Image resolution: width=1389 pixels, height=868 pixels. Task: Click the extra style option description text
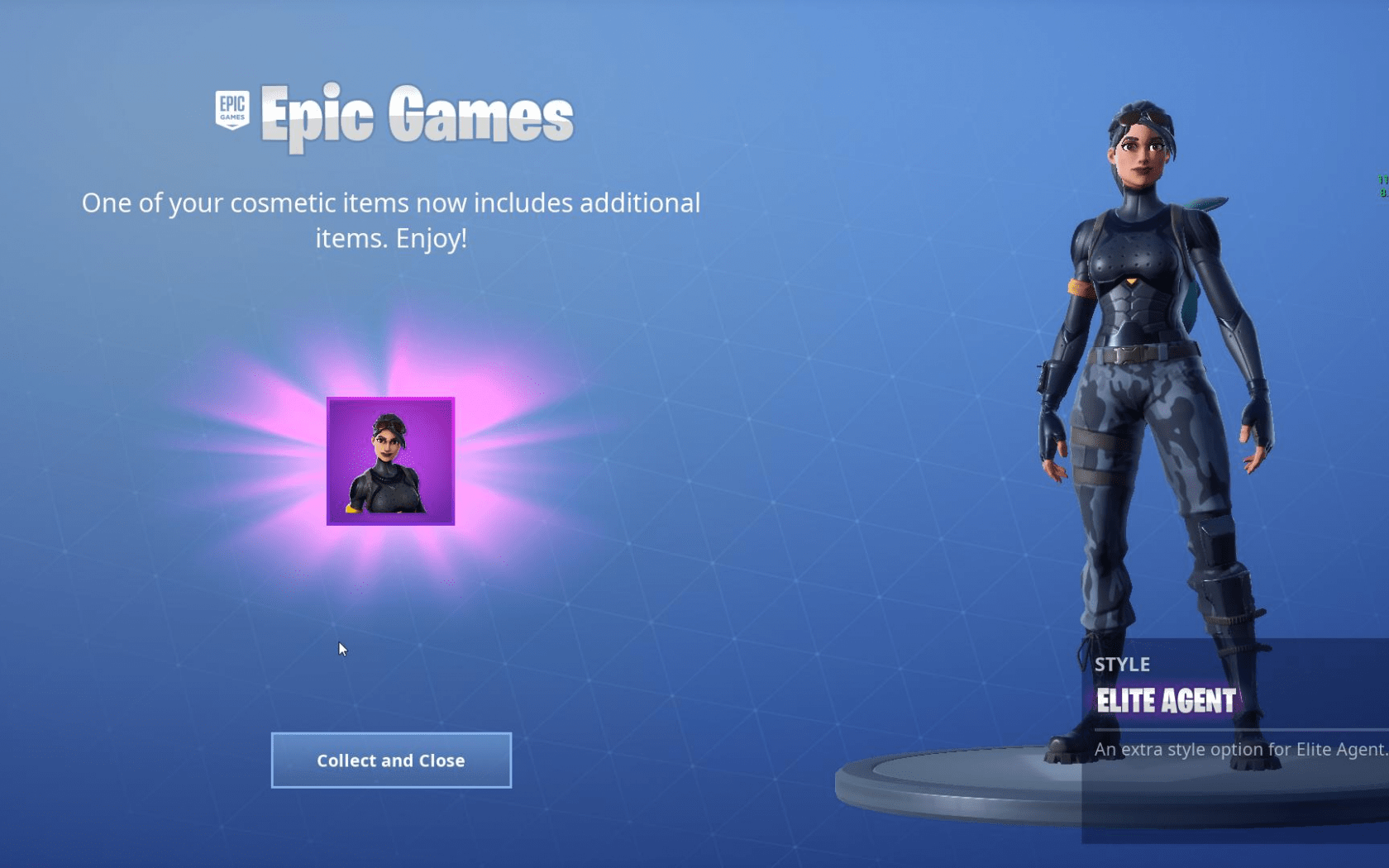coord(1222,749)
